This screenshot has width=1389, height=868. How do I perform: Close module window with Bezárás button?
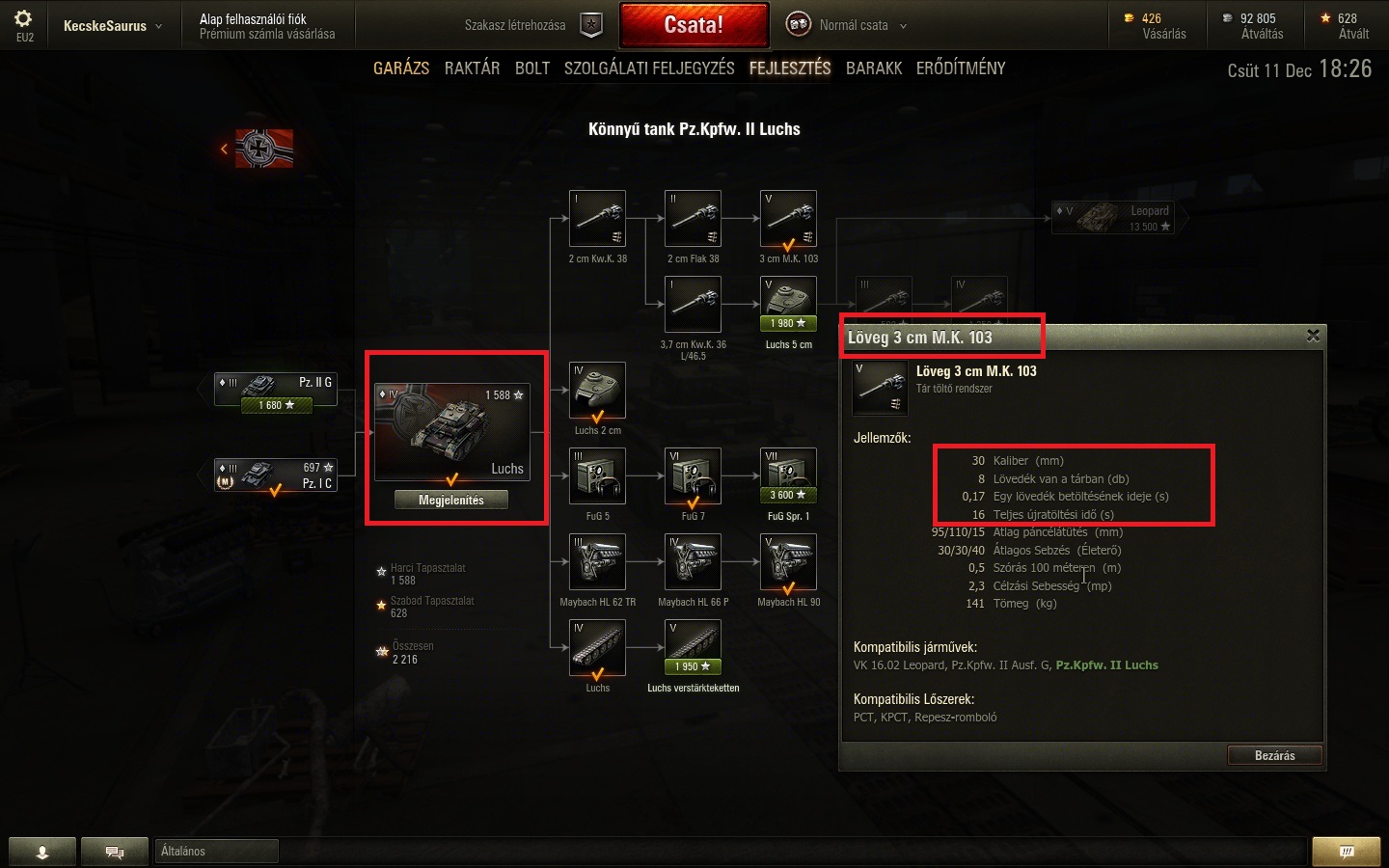click(x=1274, y=755)
